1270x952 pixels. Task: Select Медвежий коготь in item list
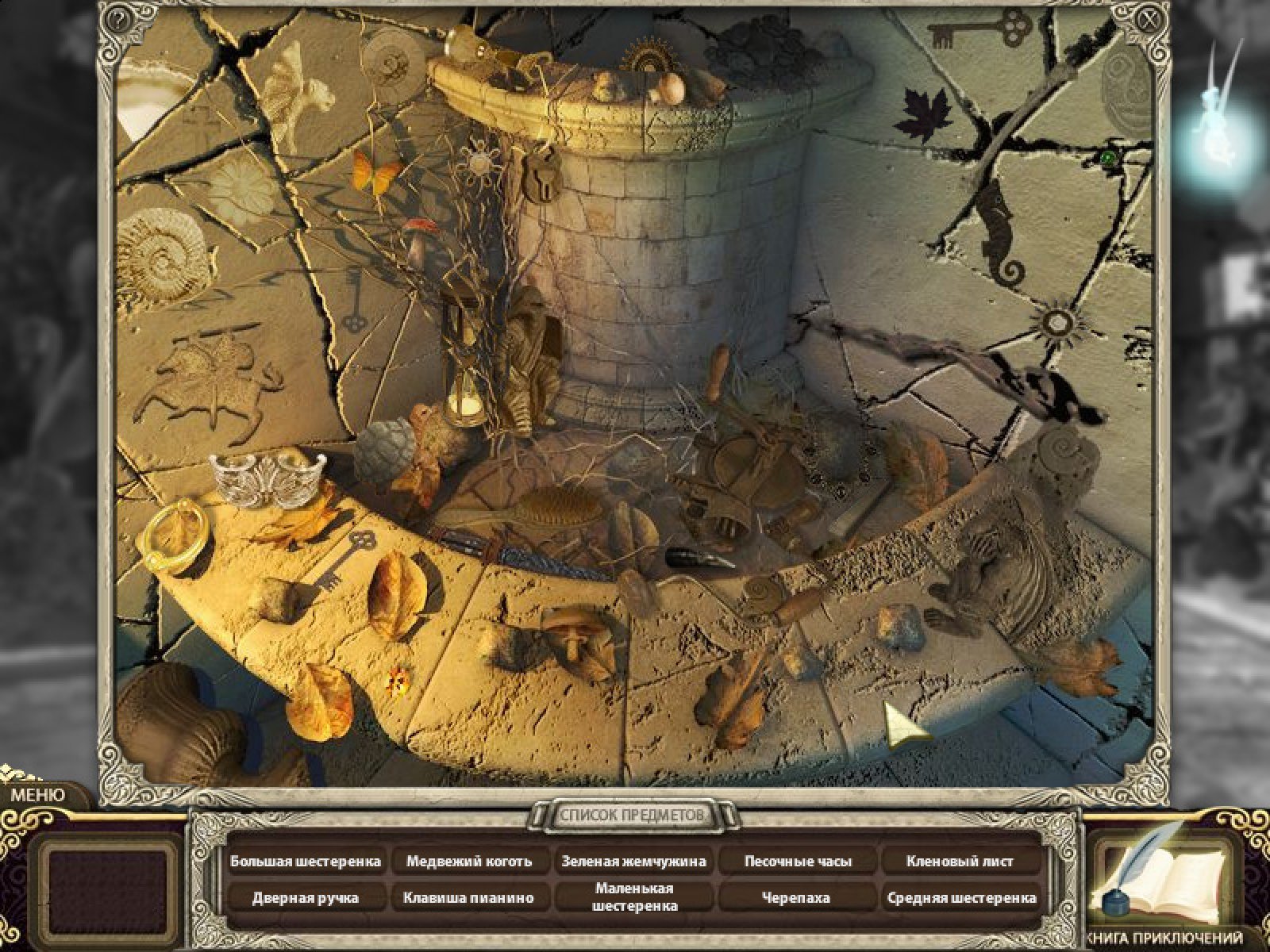click(469, 861)
